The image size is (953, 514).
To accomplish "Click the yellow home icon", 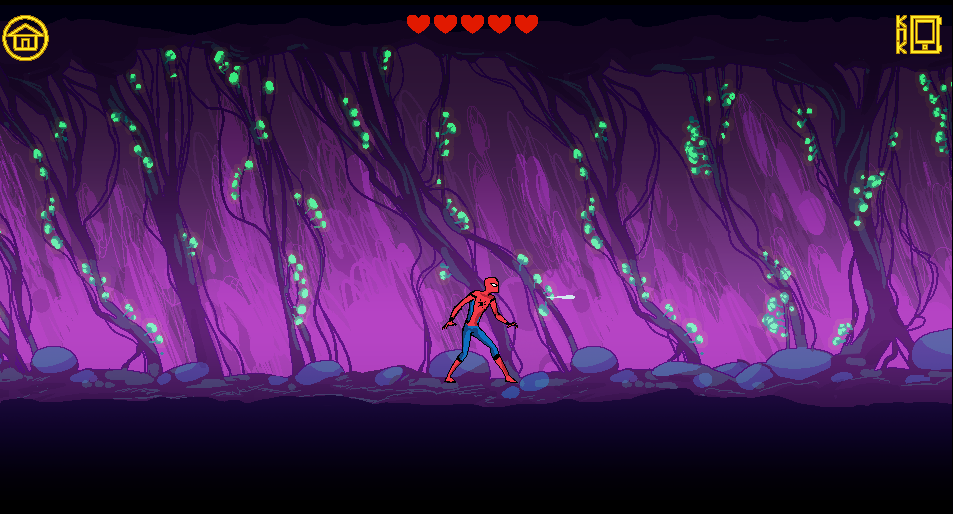I will tap(25, 38).
